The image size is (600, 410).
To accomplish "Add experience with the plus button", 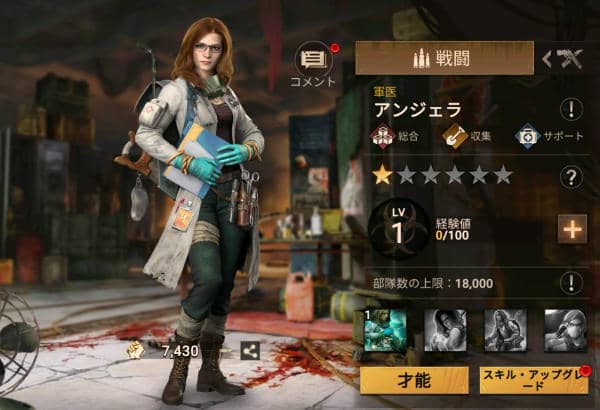I will (x=572, y=229).
